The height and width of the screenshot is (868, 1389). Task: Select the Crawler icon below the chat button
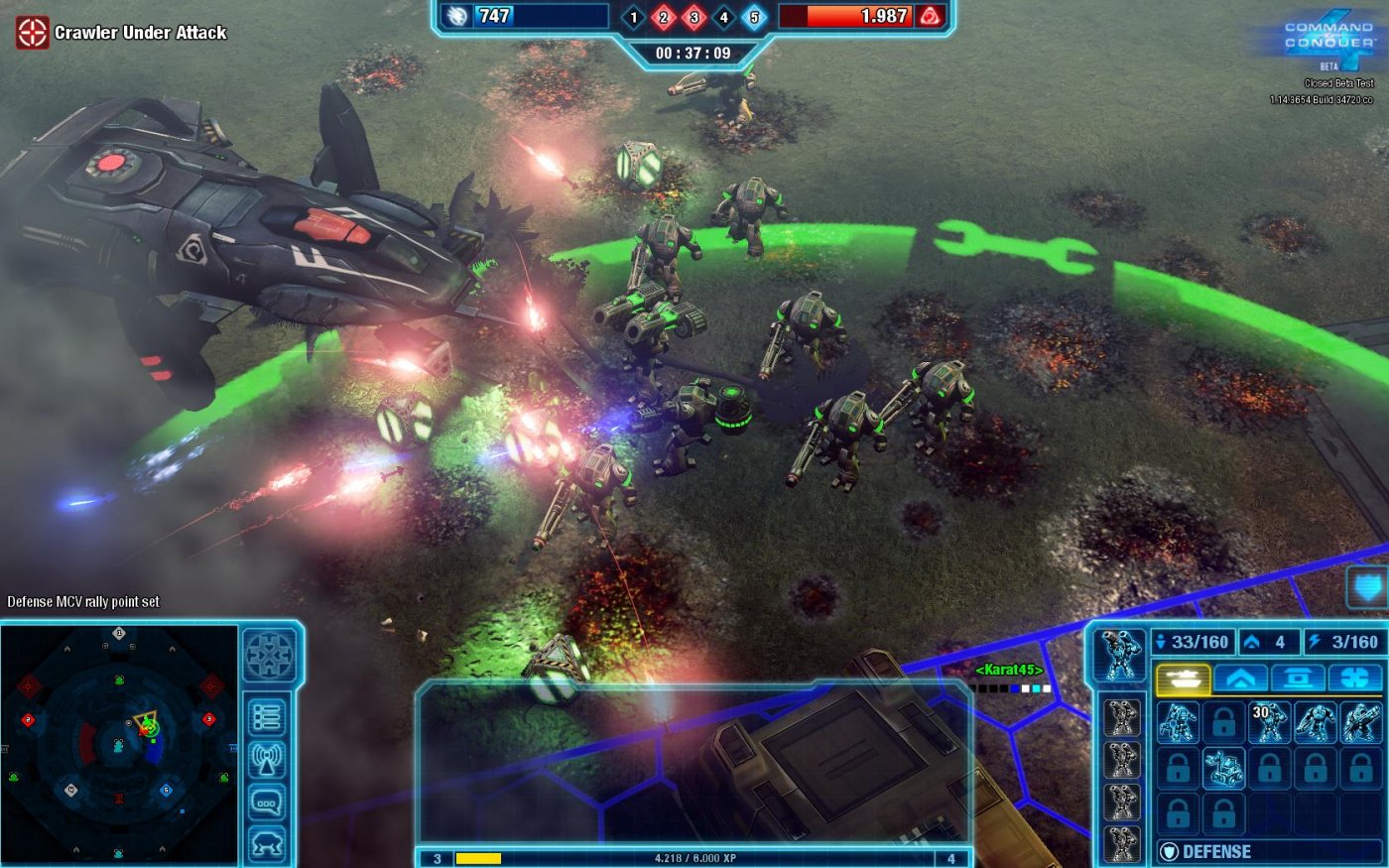268,841
